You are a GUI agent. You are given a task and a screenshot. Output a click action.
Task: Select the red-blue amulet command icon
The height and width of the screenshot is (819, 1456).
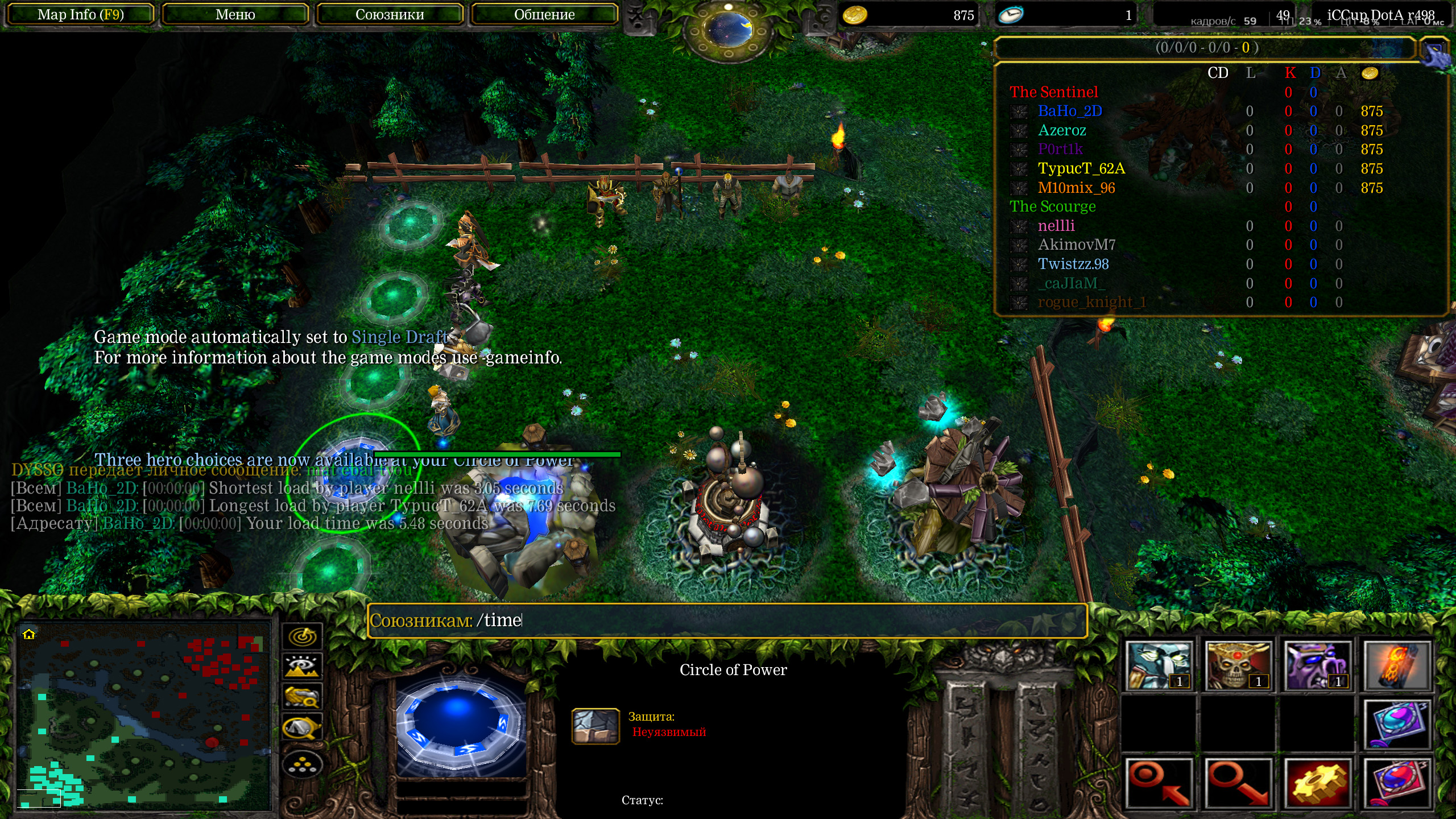coord(1396,783)
